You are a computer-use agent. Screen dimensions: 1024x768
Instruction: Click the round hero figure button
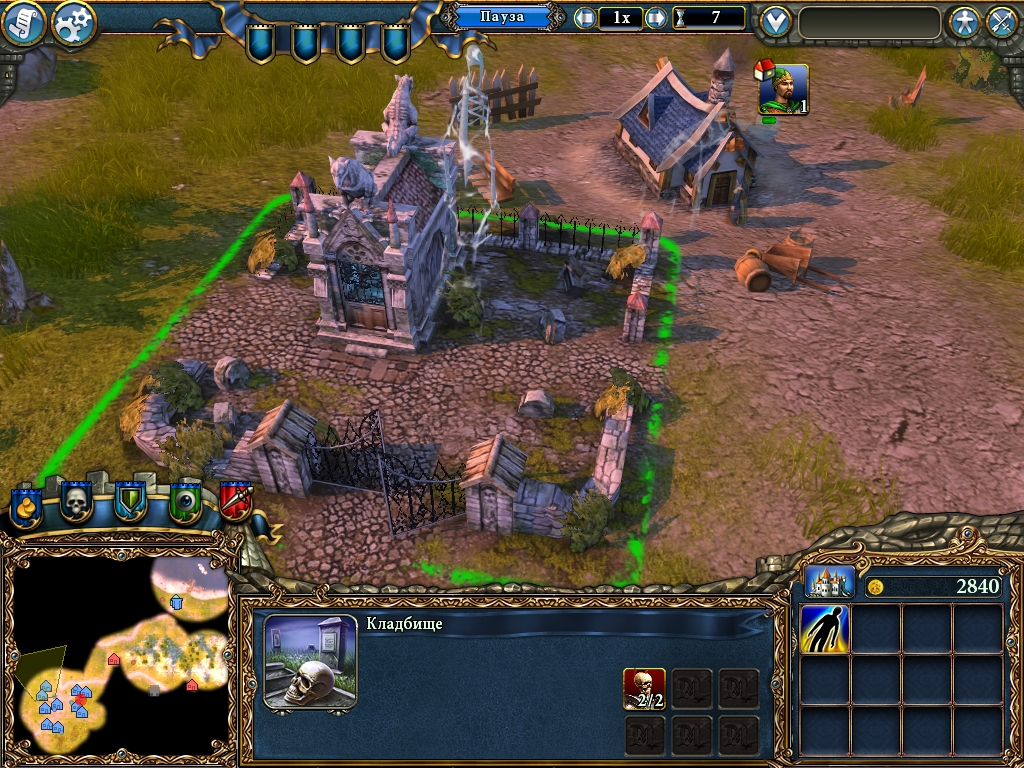tap(964, 22)
